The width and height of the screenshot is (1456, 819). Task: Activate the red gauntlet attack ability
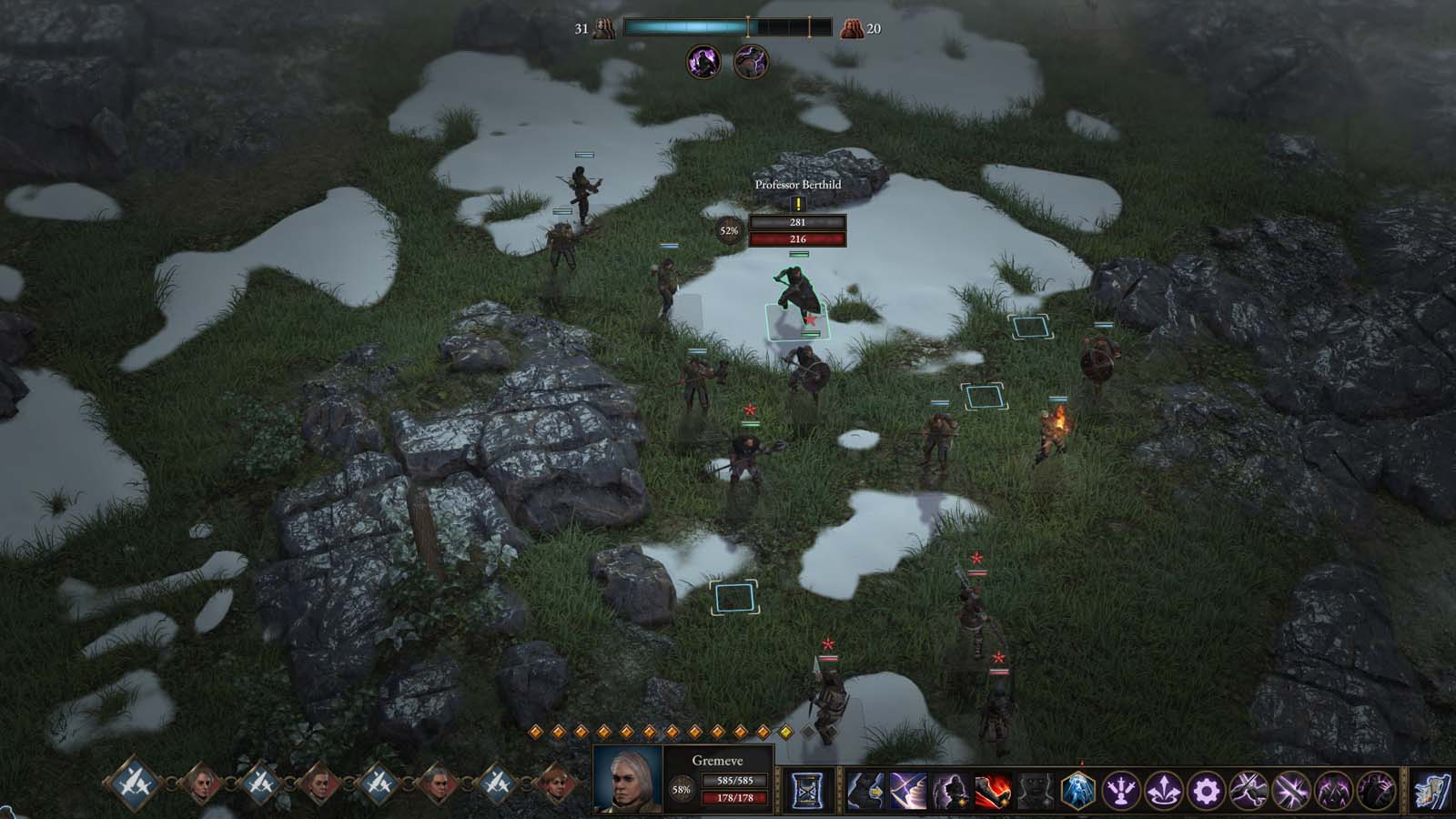point(993,792)
